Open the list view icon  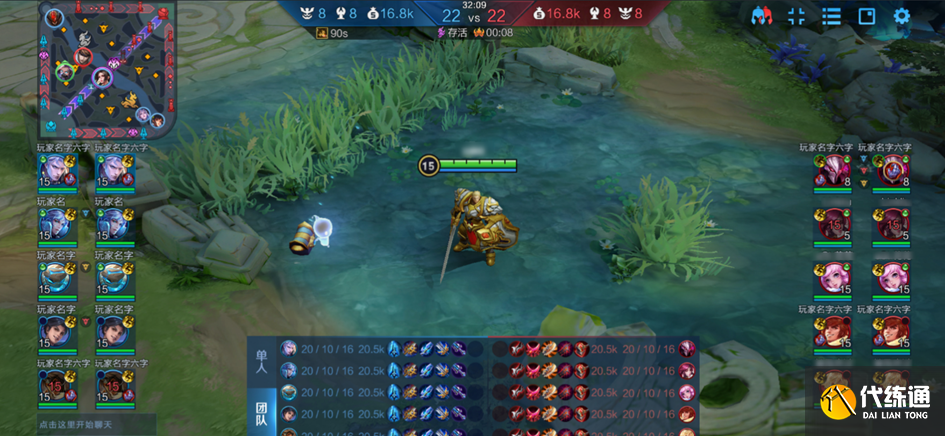pyautogui.click(x=831, y=16)
